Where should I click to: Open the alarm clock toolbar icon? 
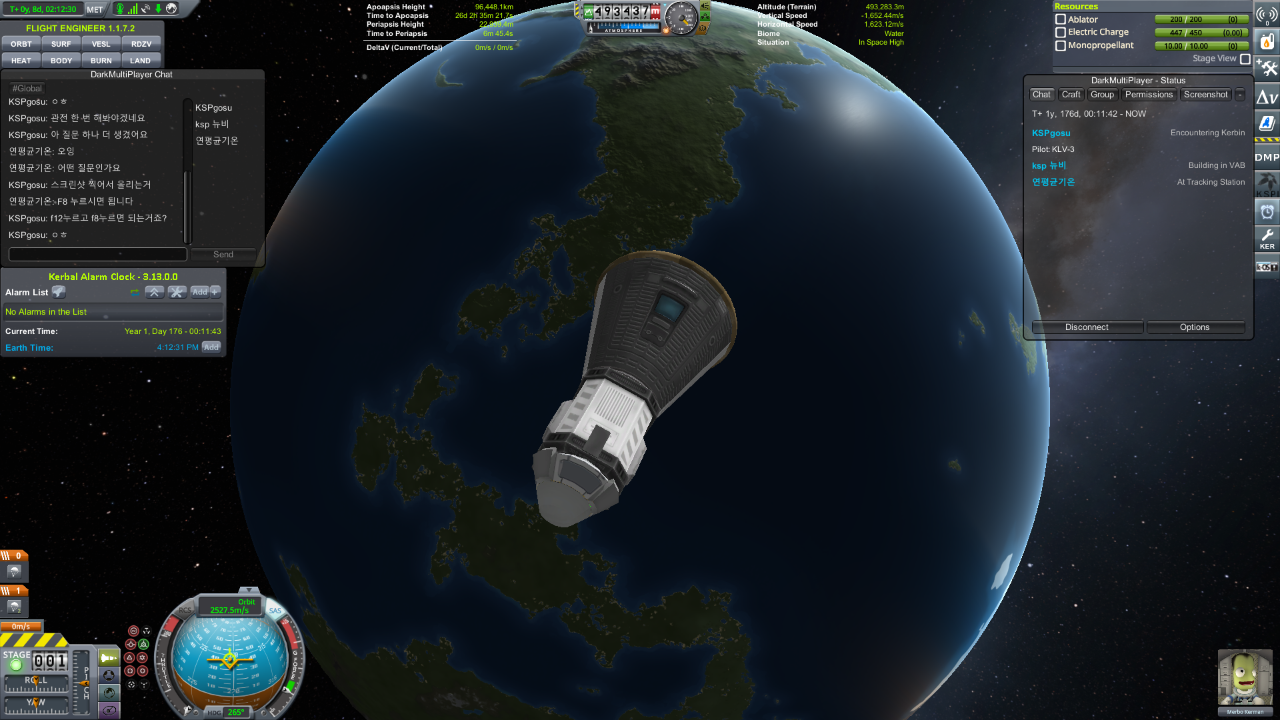point(1267,211)
